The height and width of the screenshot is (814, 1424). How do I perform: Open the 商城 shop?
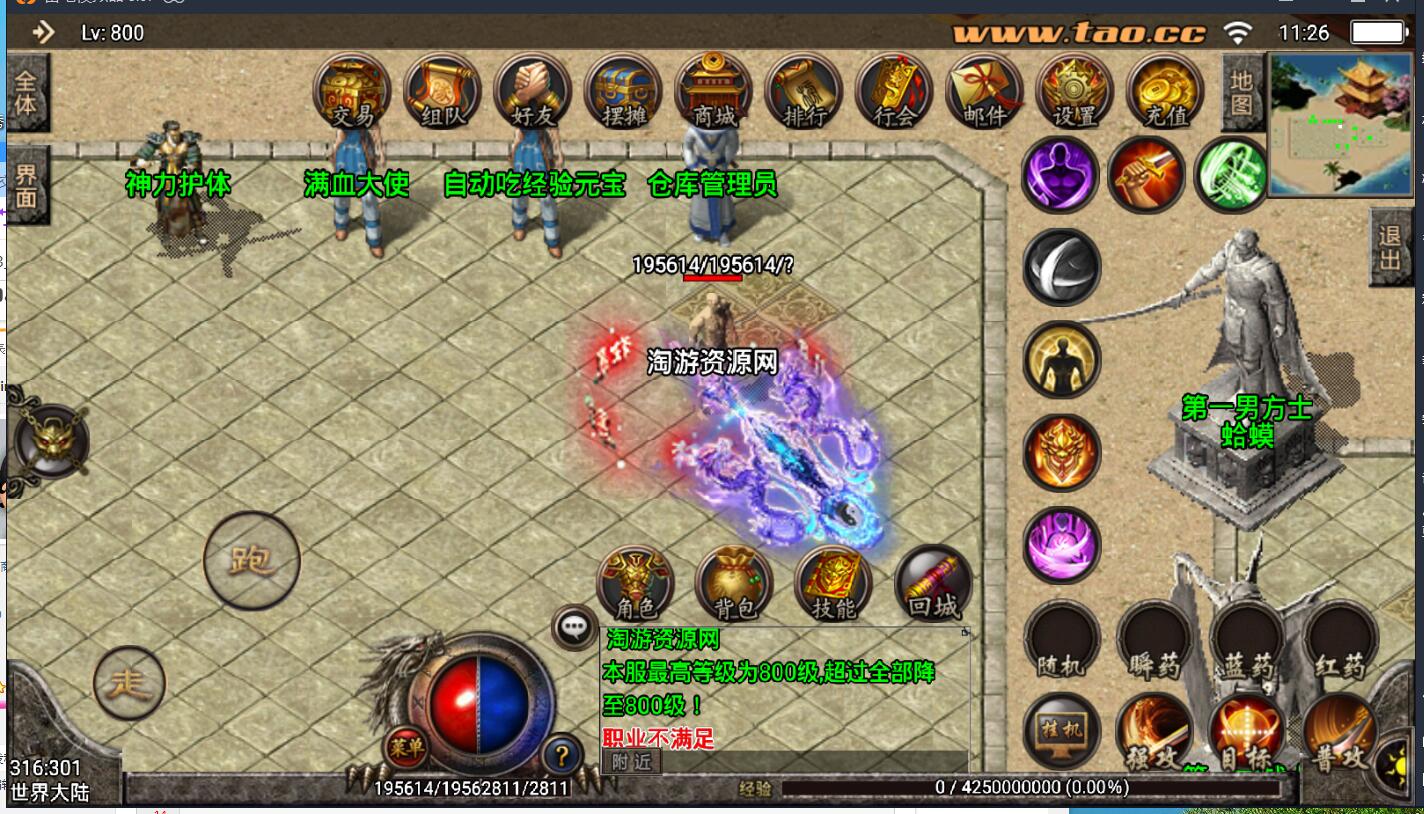tap(713, 92)
